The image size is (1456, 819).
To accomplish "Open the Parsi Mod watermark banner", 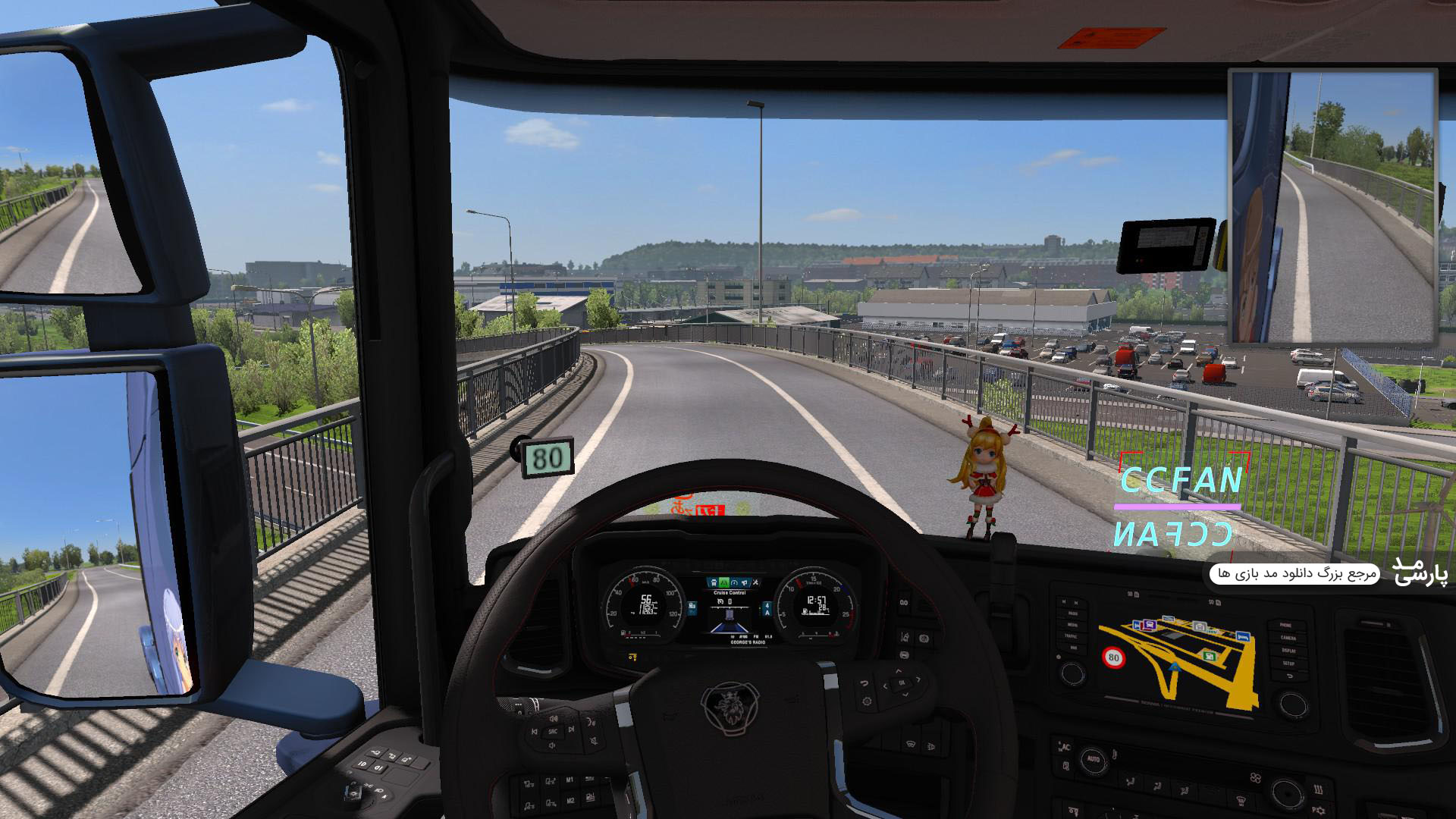I will [x=1329, y=573].
